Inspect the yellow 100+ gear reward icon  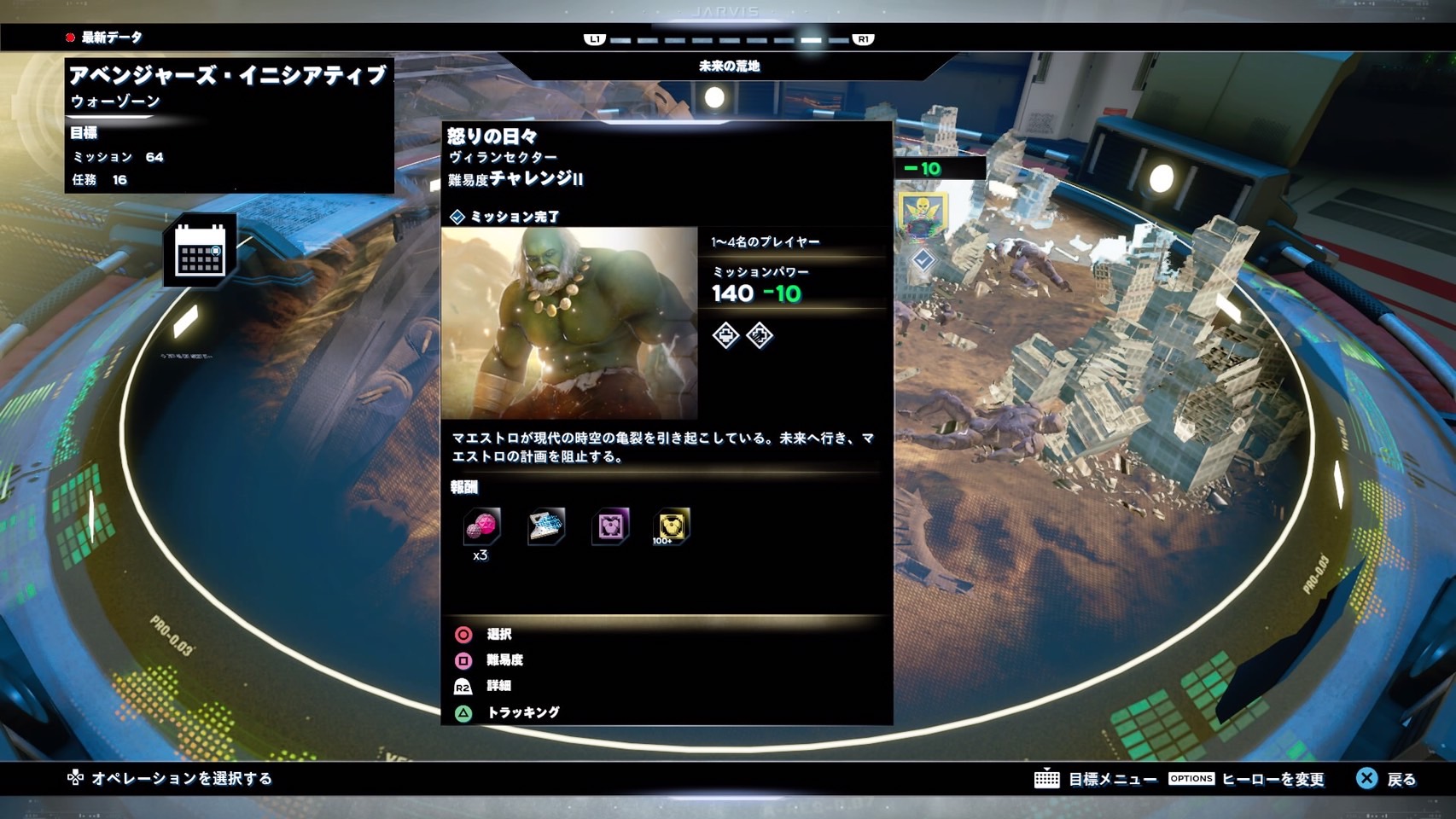pyautogui.click(x=671, y=526)
